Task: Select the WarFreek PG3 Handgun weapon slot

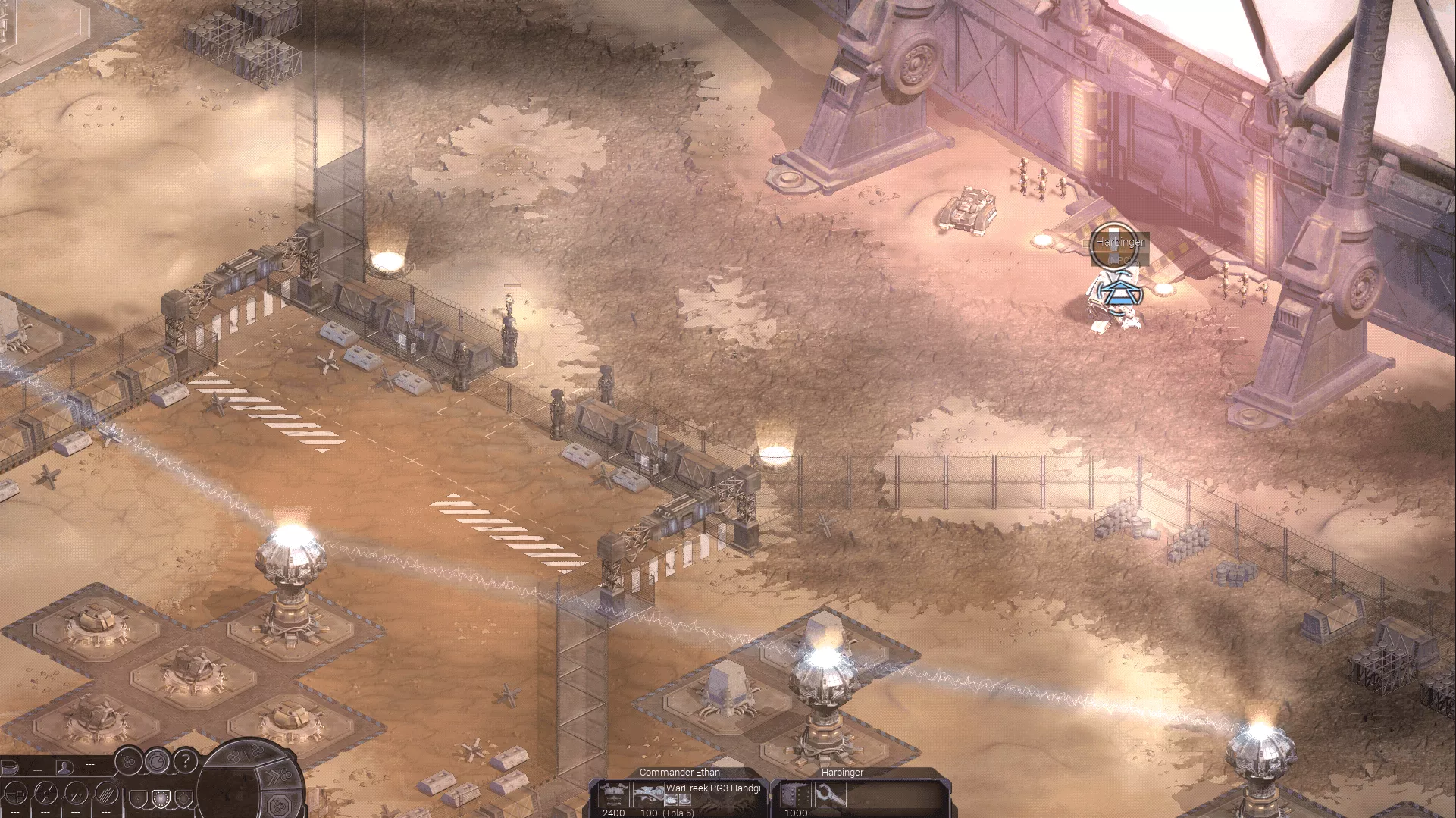Action: 650,794
